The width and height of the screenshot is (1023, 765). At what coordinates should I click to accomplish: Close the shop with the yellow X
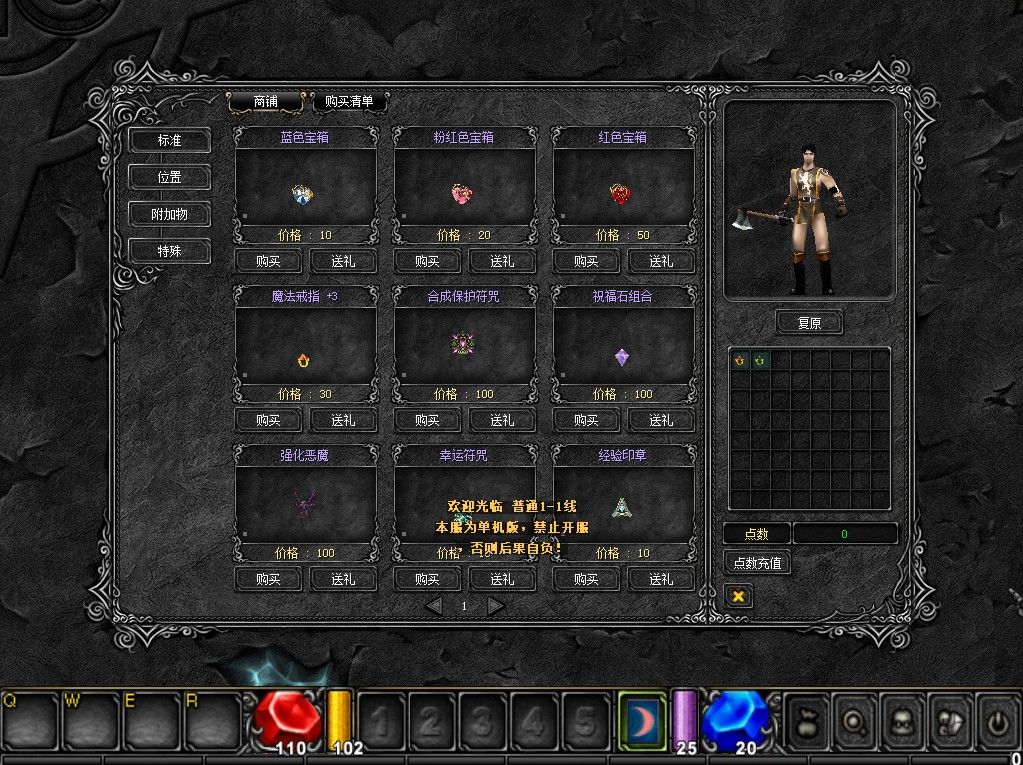738,596
